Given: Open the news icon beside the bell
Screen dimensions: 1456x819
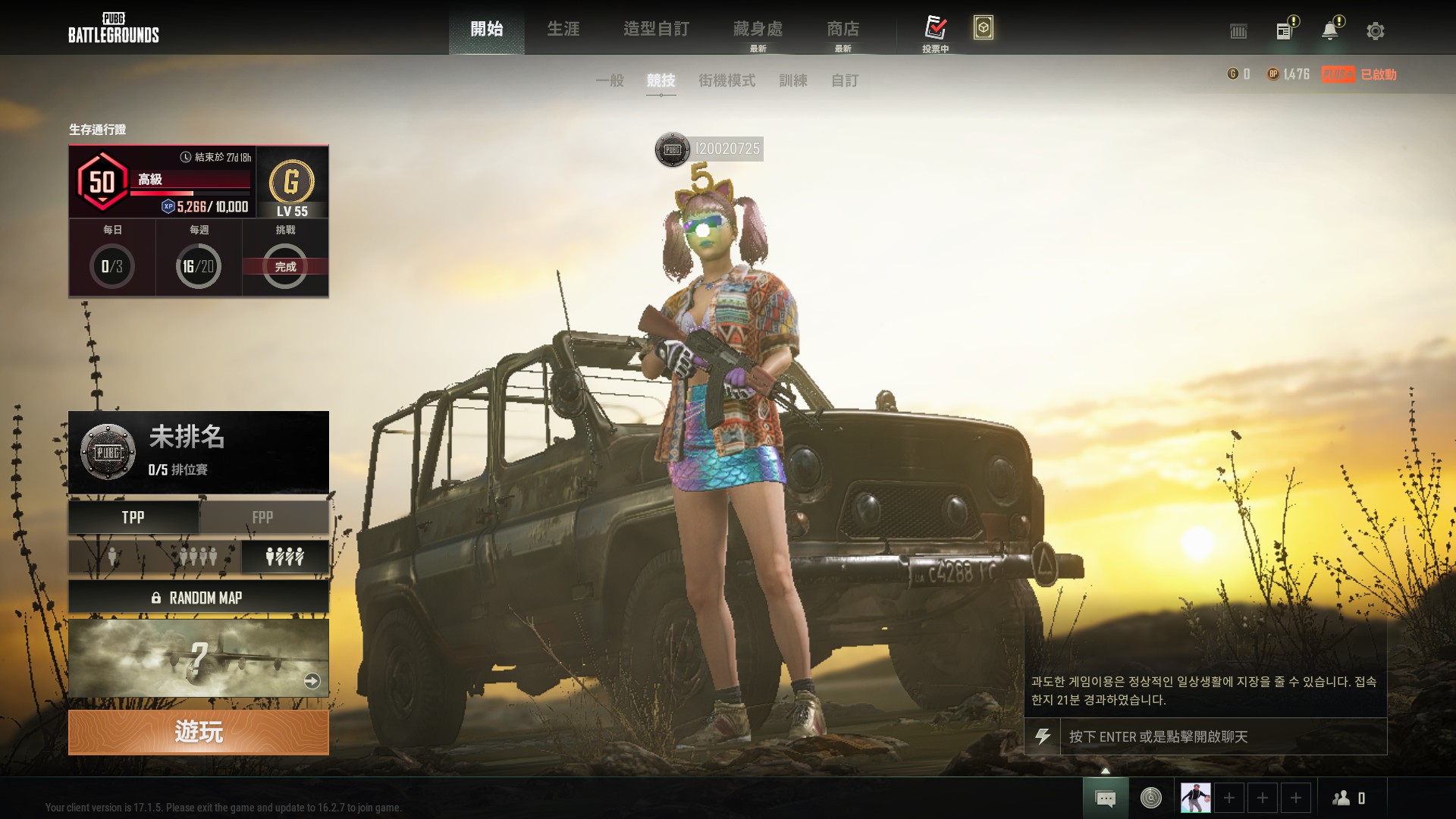Looking at the screenshot, I should (x=1285, y=31).
